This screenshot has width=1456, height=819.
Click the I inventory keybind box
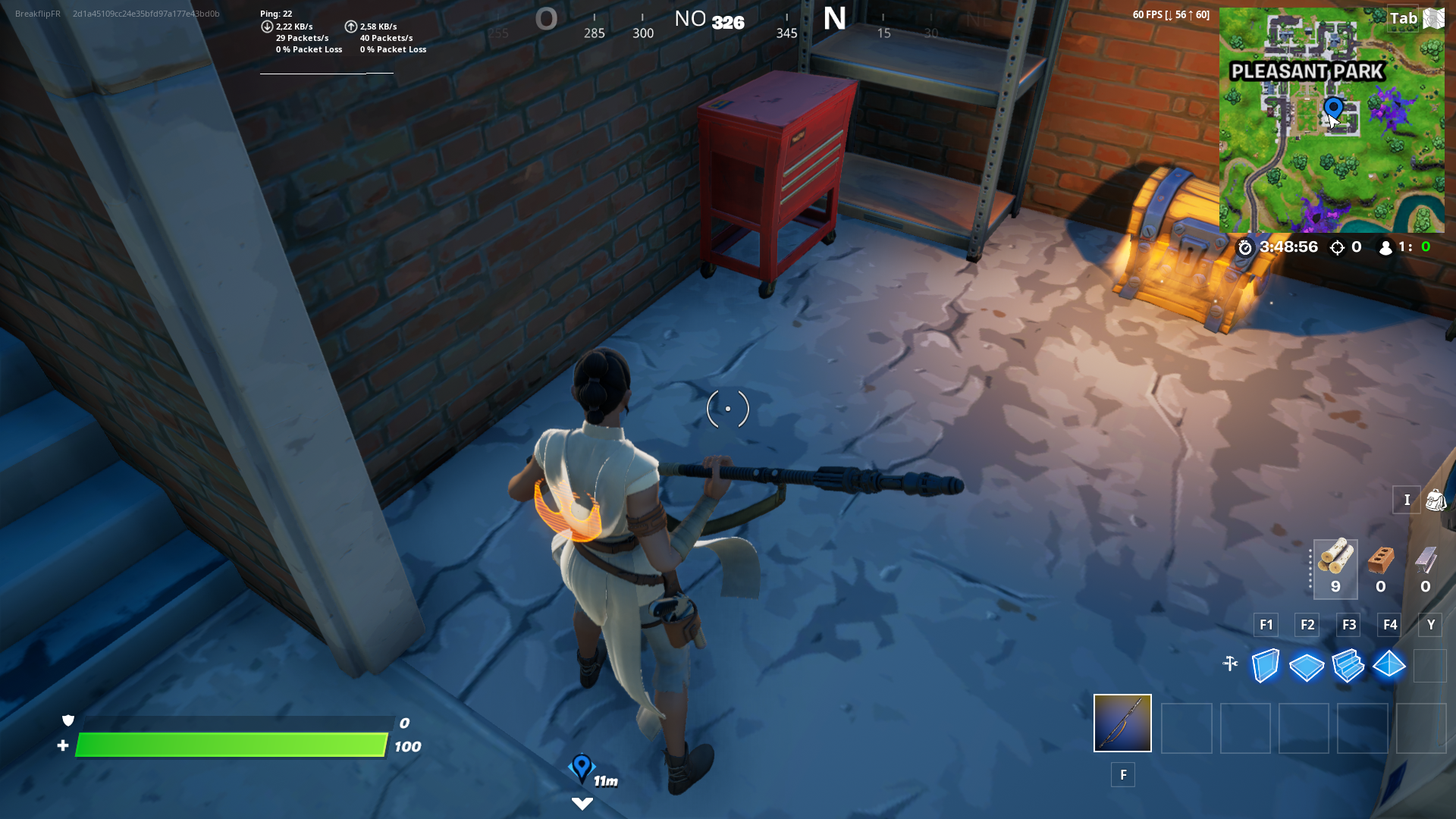click(1407, 500)
